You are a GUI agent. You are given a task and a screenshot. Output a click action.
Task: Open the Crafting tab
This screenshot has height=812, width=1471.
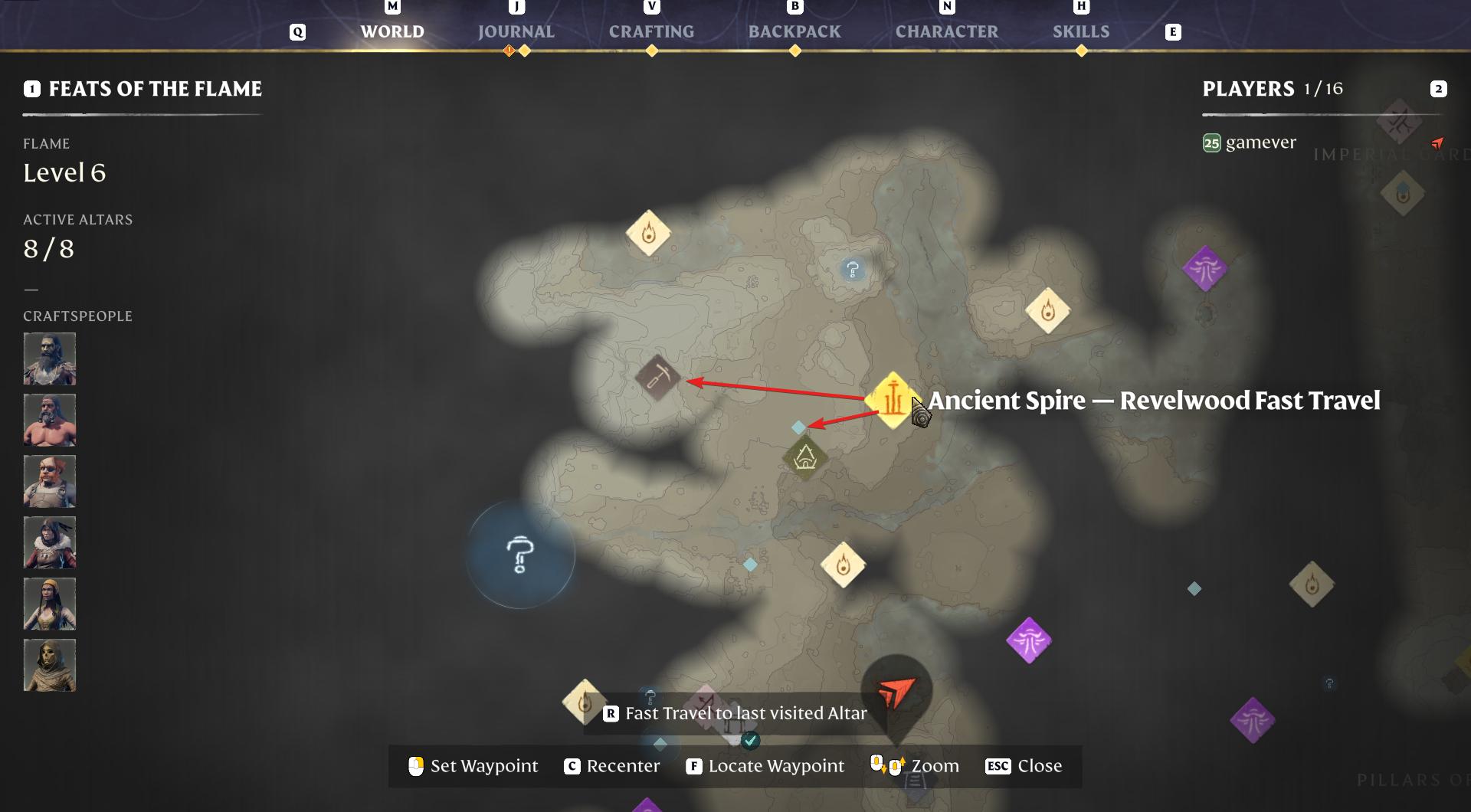click(651, 31)
